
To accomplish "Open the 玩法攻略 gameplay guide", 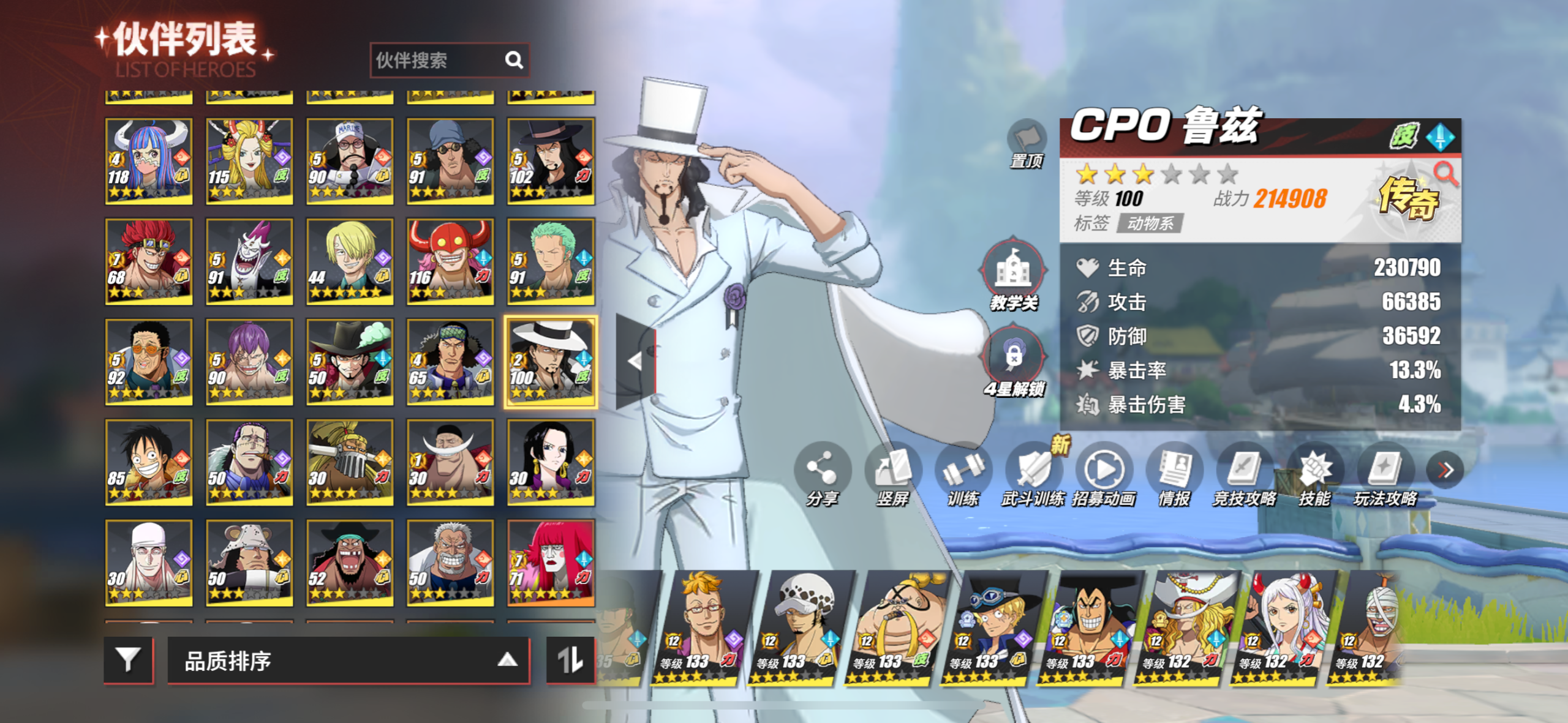I will pyautogui.click(x=1385, y=473).
